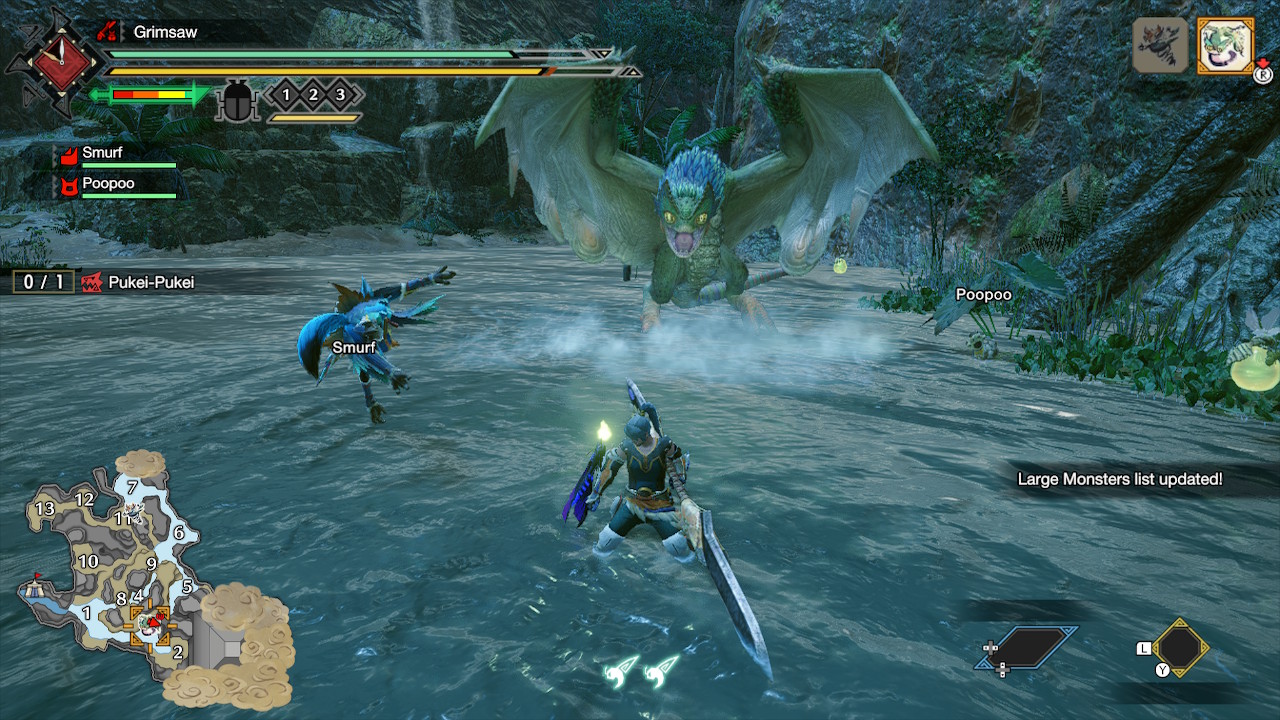Choose the Poopoo buddy entry

click(x=108, y=185)
